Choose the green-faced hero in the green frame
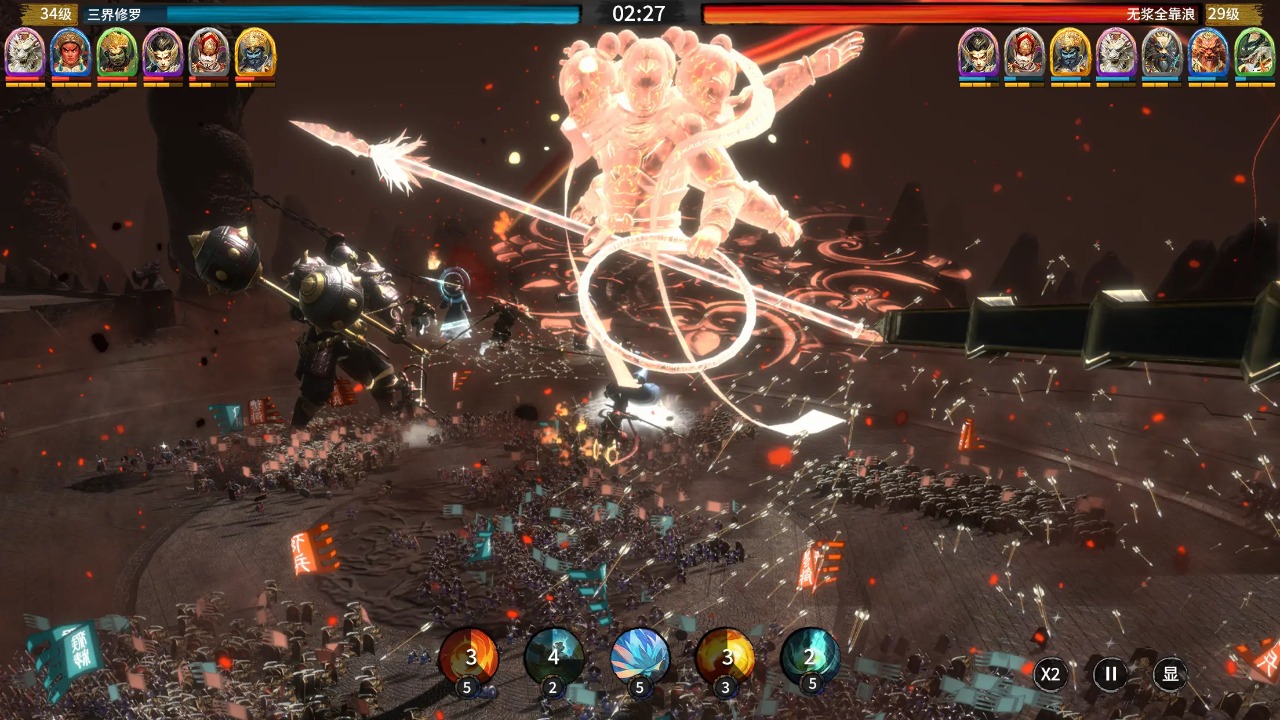Screen dimensions: 1280x720 (117, 51)
